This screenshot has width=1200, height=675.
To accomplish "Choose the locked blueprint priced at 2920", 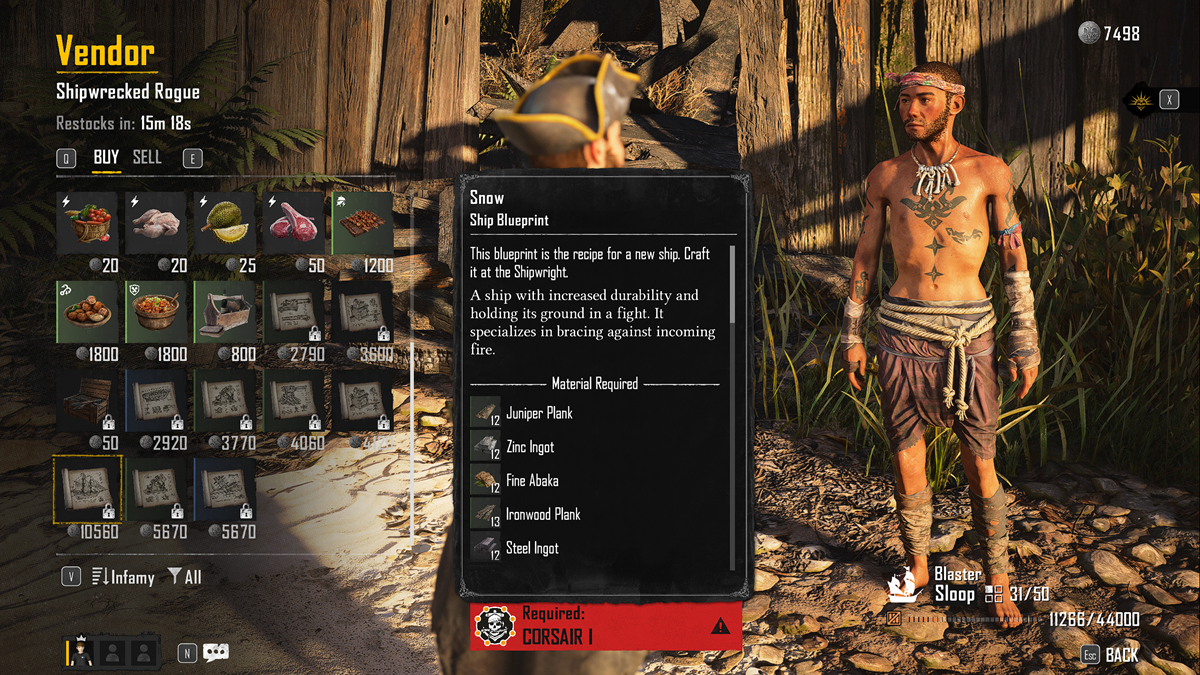I will click(155, 400).
